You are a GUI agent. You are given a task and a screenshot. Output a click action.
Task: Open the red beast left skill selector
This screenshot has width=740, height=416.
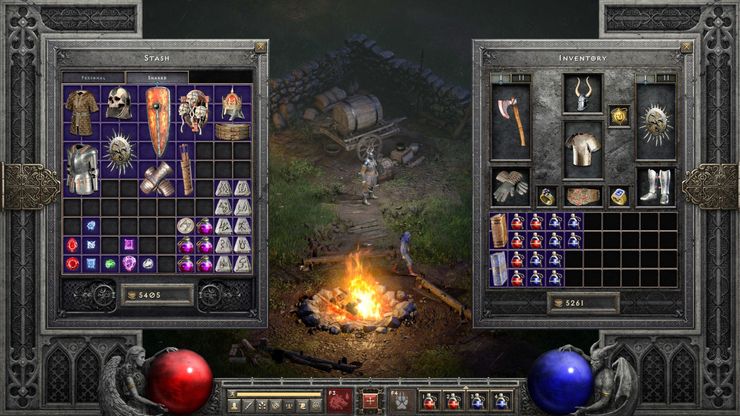[x=340, y=400]
